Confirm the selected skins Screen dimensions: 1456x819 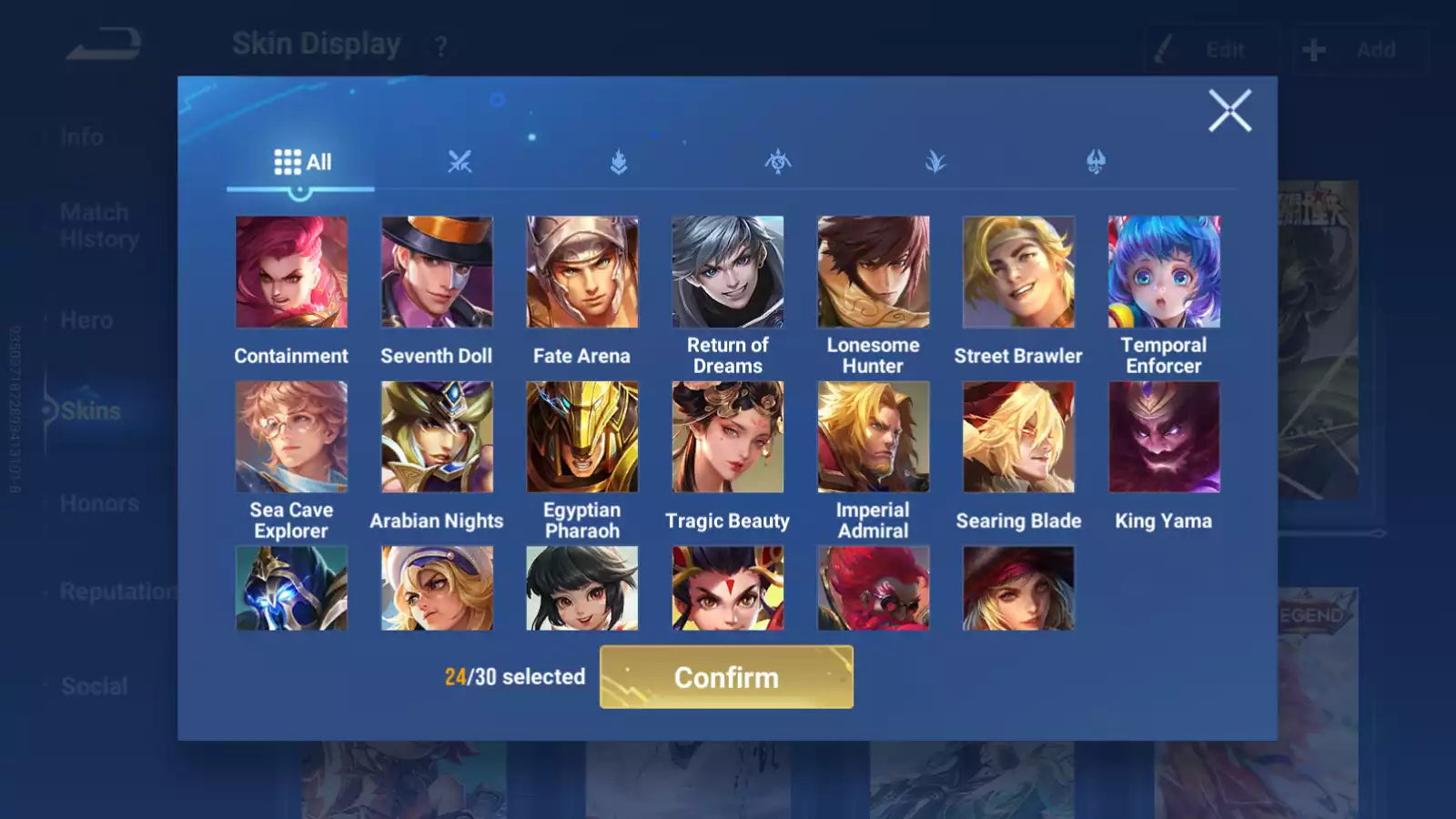click(x=726, y=677)
